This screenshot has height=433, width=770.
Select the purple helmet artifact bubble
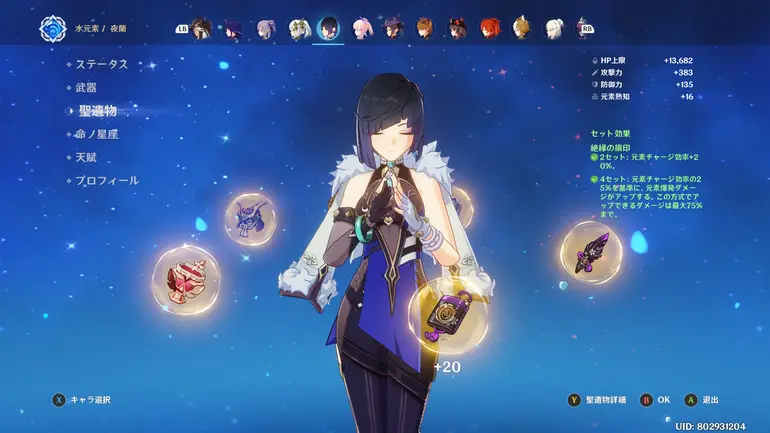[250, 217]
